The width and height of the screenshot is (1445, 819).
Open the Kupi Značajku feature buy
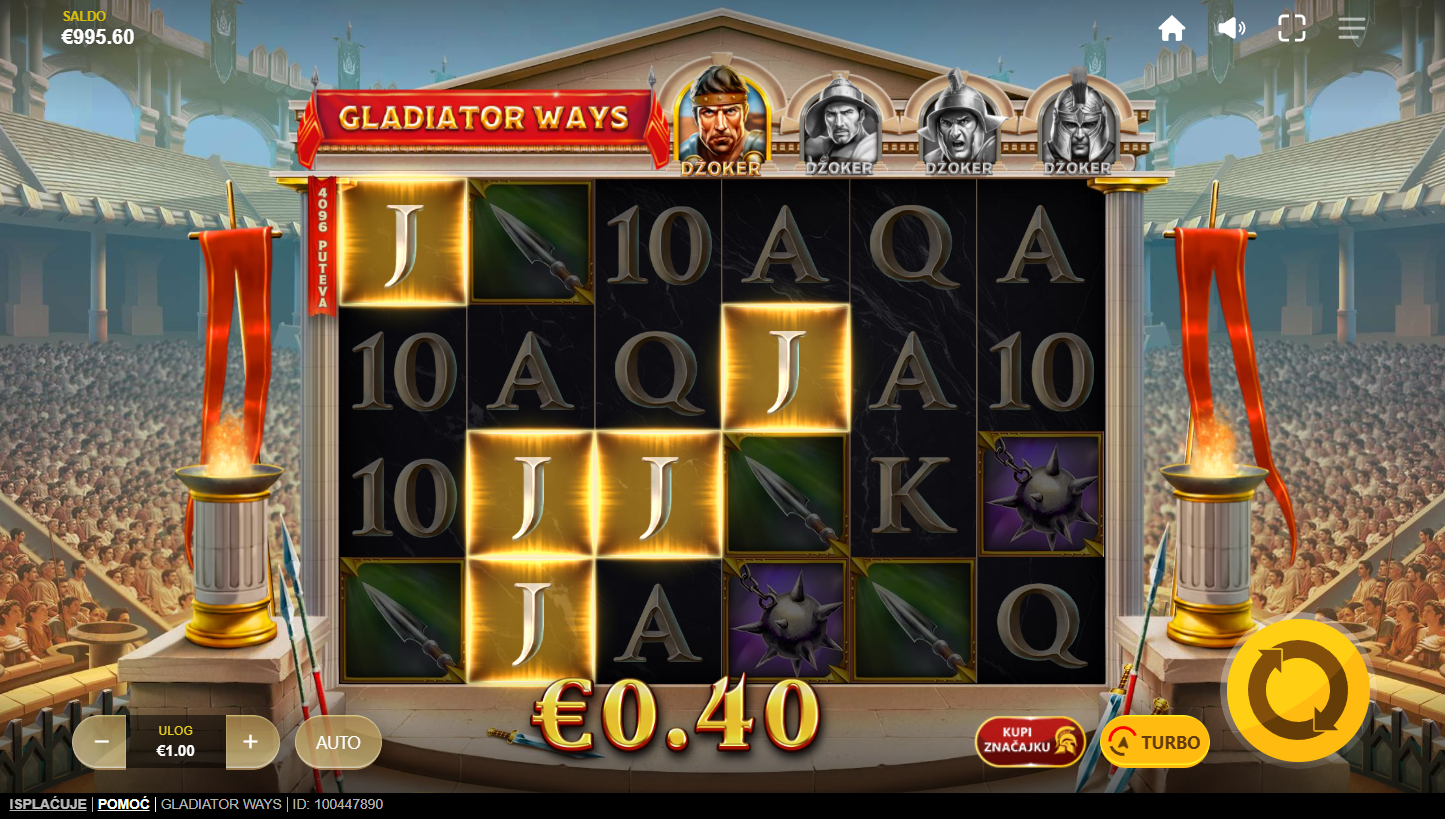[x=1030, y=742]
